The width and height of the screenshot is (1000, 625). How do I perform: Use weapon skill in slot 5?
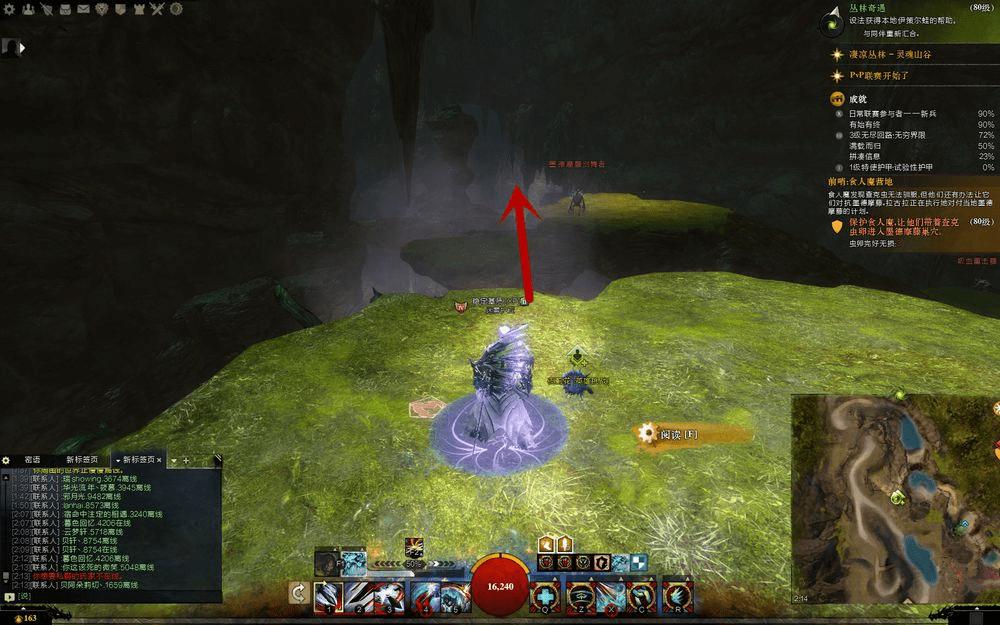click(x=453, y=594)
